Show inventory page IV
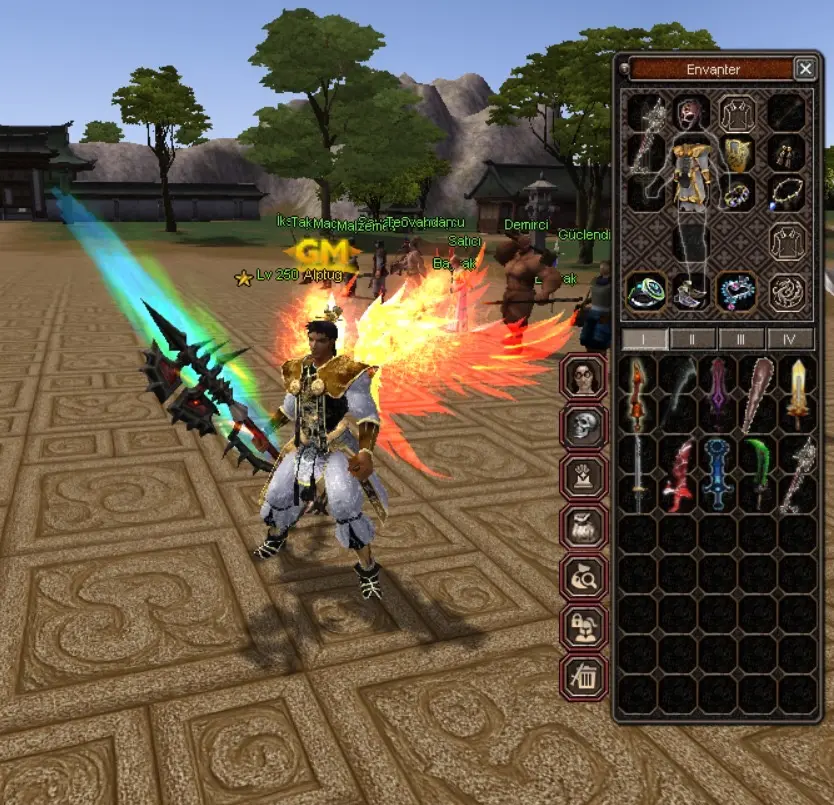 (x=790, y=339)
